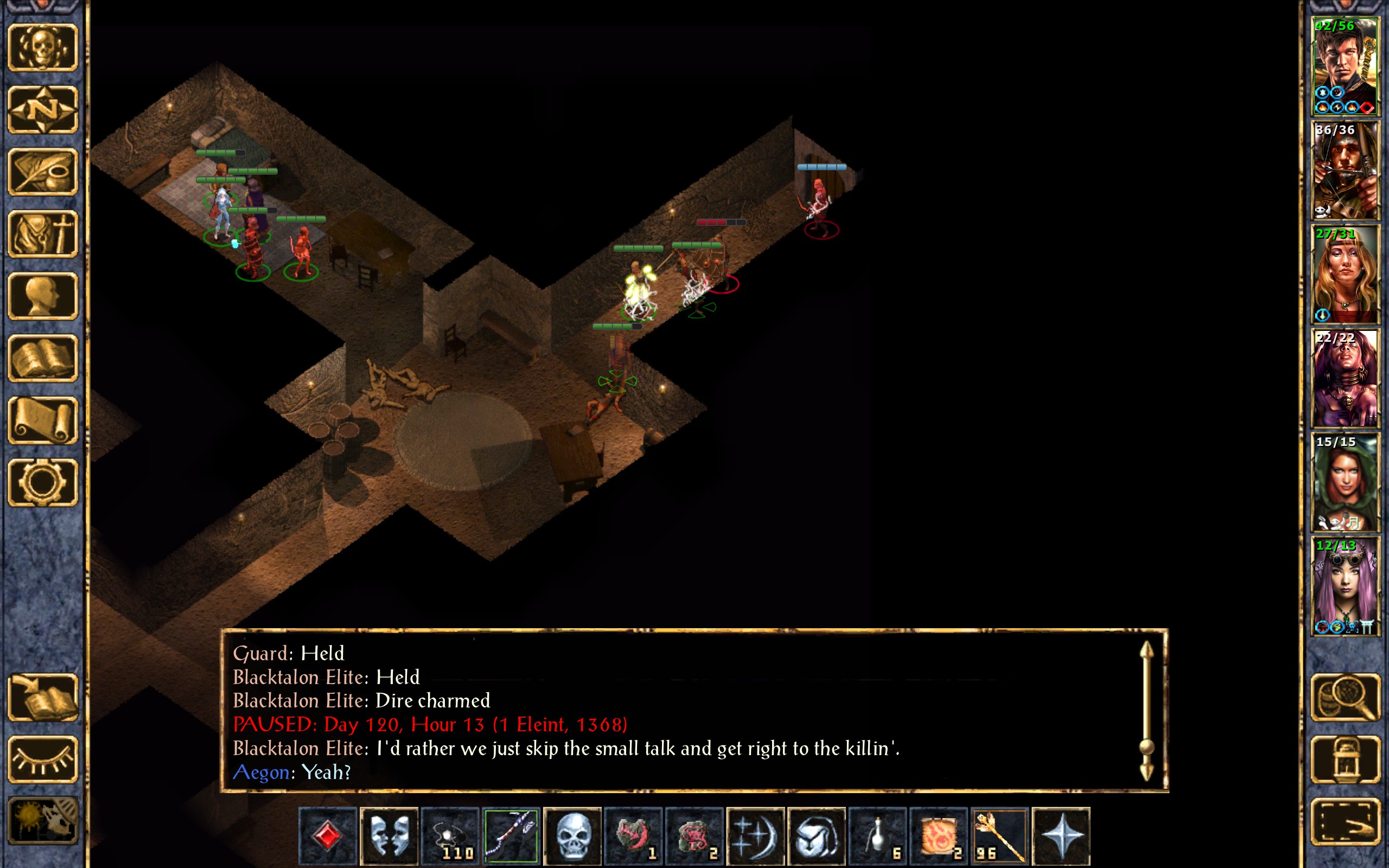Use the potion quick slot showing 6

pos(877,835)
